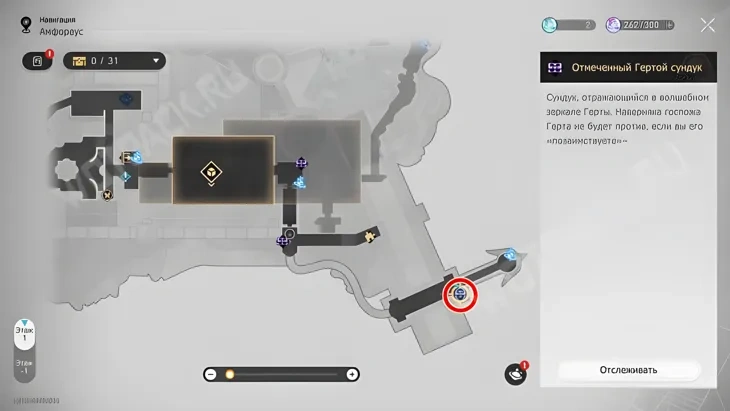
Task: Open the planet icon with red notification
Action: pos(515,374)
